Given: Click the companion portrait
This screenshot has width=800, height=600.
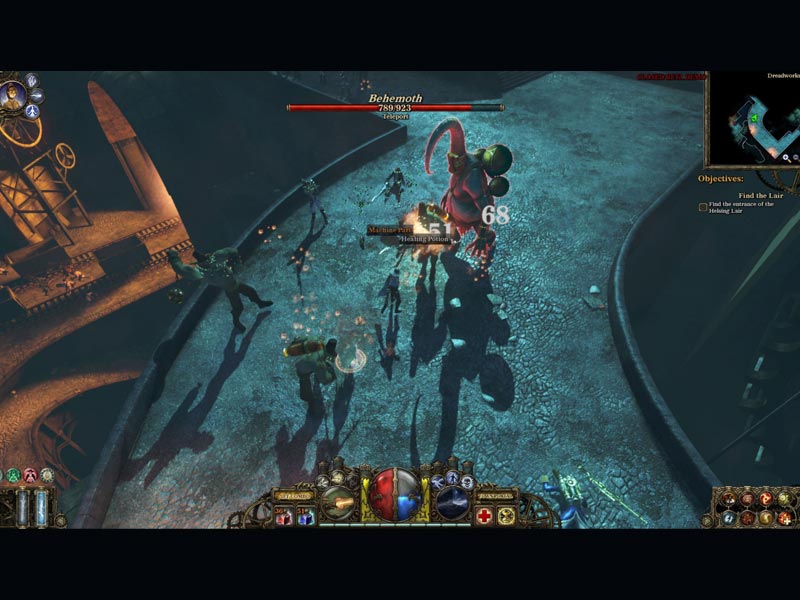Looking at the screenshot, I should click(14, 97).
